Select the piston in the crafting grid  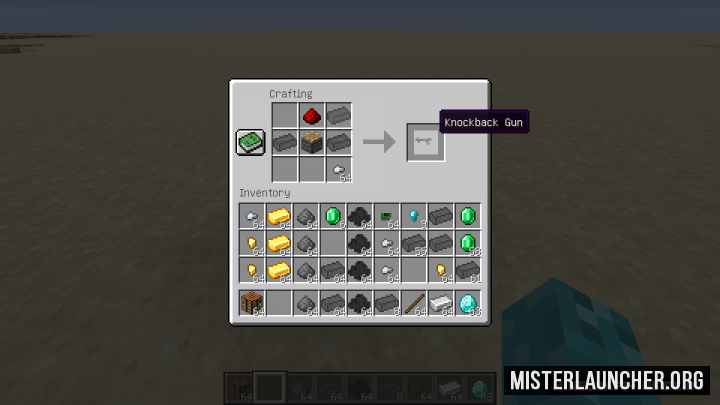312,142
